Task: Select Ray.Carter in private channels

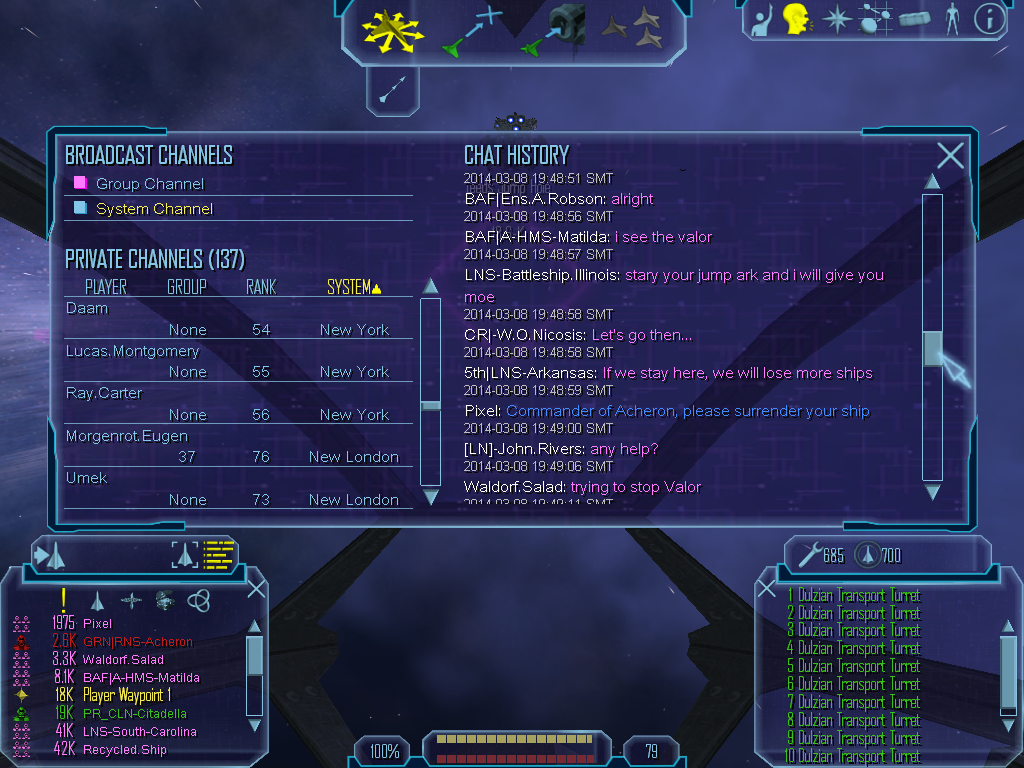Action: 104,393
